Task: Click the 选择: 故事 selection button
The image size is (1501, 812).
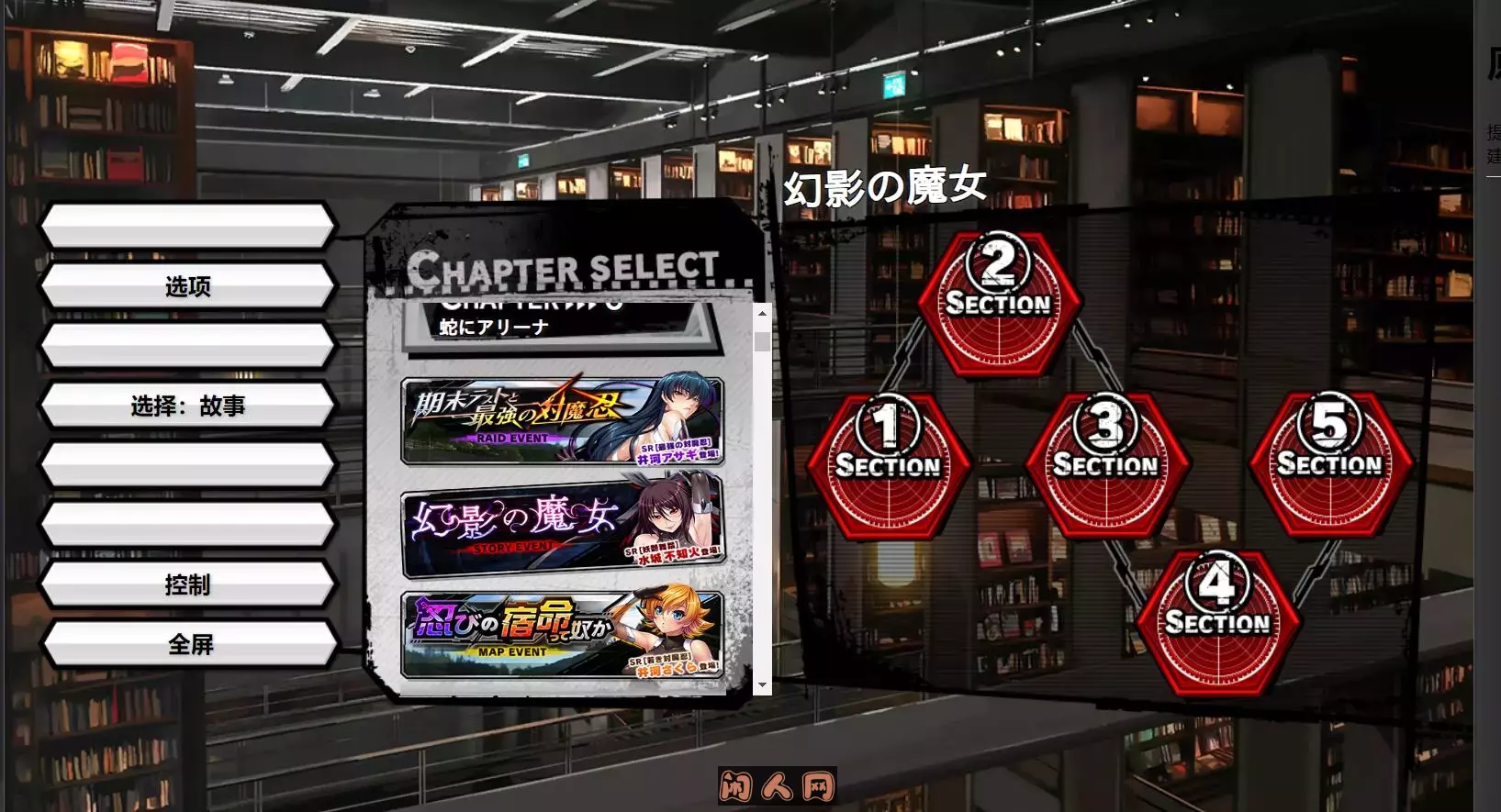Action: click(x=187, y=406)
